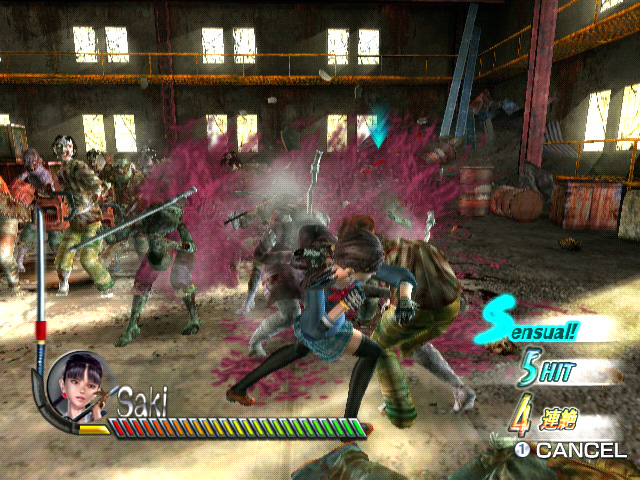Click Saki's character portrait
This screenshot has width=640, height=480.
(x=78, y=386)
